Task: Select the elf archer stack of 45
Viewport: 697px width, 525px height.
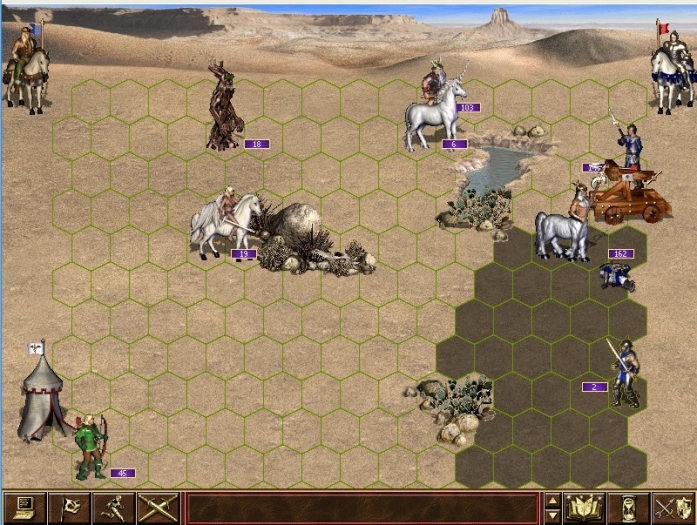Action: pos(92,447)
